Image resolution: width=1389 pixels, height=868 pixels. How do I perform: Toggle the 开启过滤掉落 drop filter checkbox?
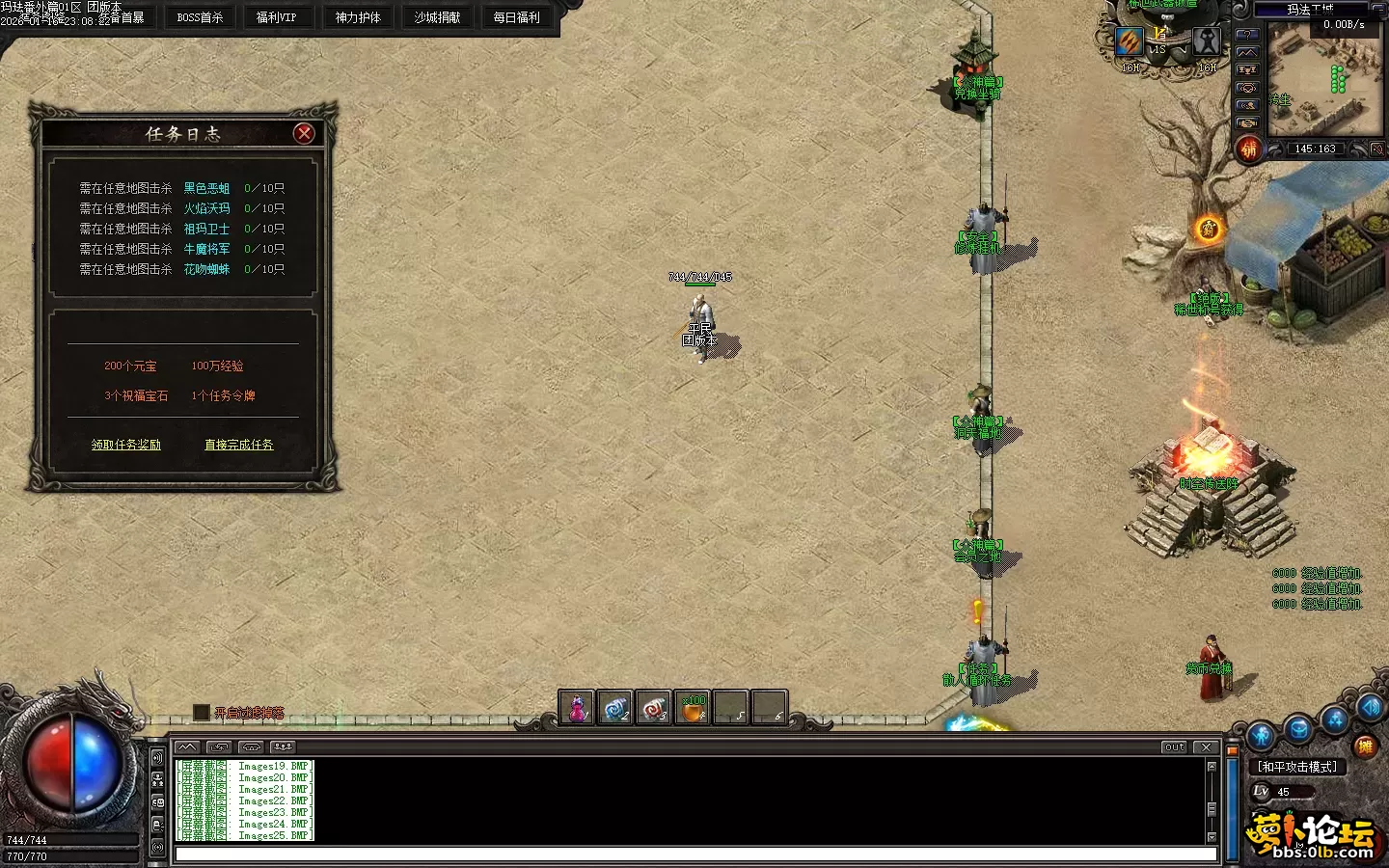coord(201,713)
